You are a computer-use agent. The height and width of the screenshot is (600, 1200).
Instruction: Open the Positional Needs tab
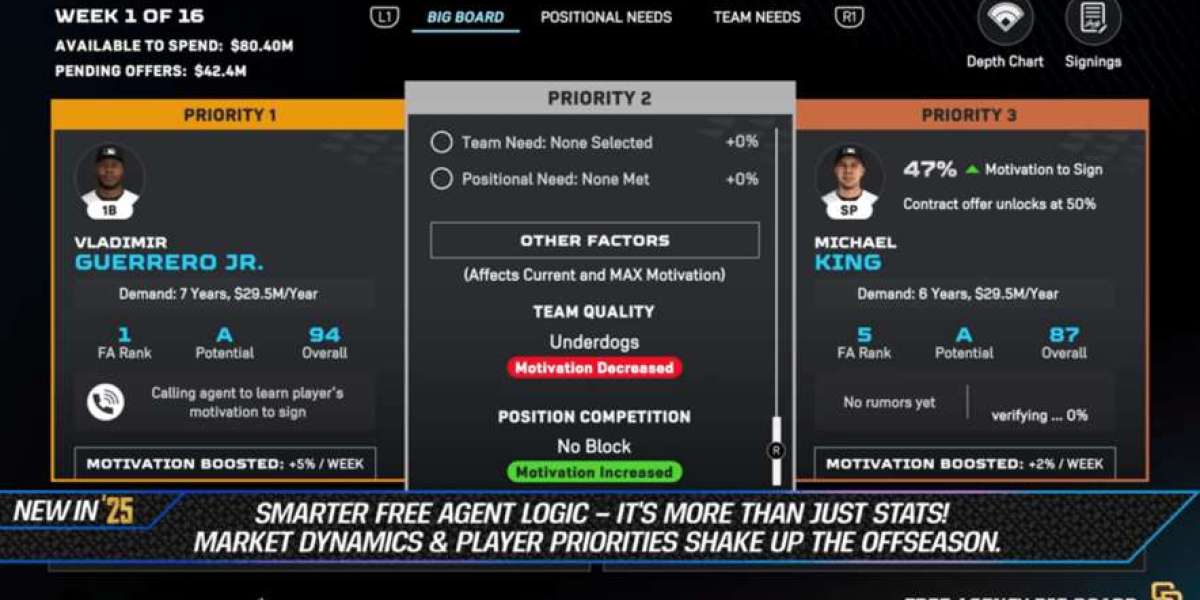tap(606, 17)
